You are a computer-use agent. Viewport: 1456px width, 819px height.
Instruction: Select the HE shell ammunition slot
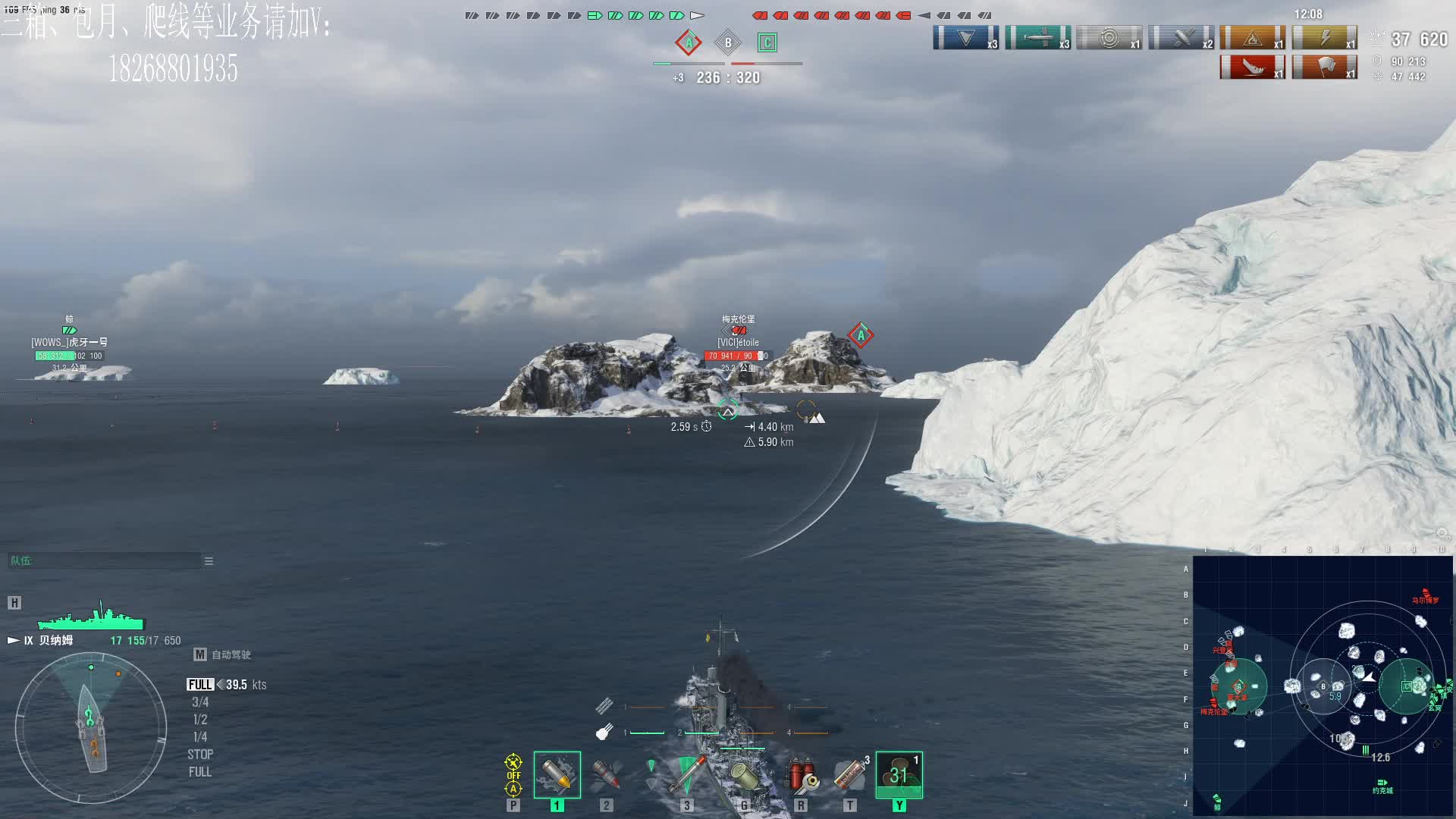(x=557, y=774)
